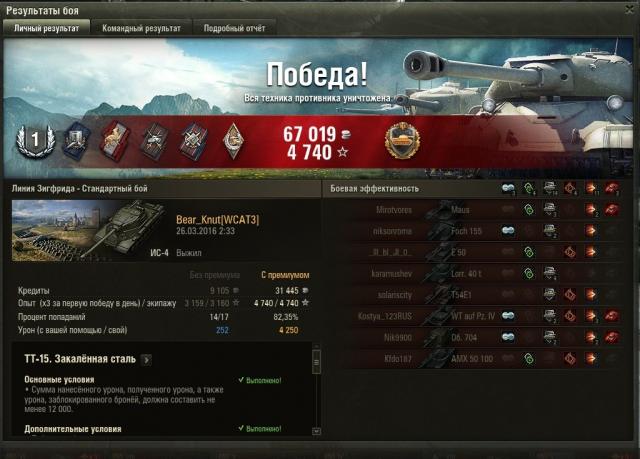This screenshot has width=640, height=459.
Task: Switch to the Командный результат tab
Action: pyautogui.click(x=141, y=29)
